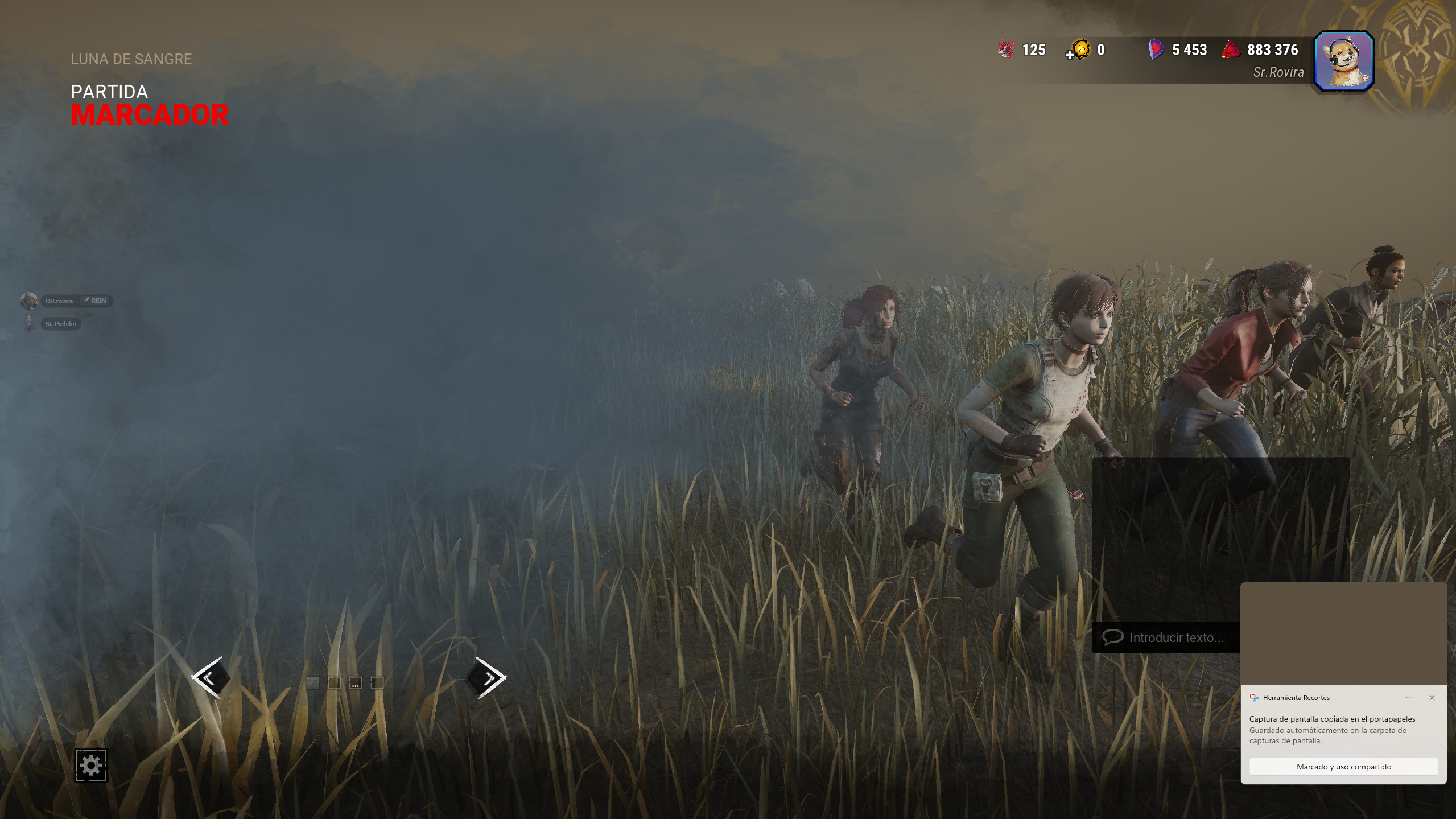Image resolution: width=1456 pixels, height=819 pixels.
Task: Open the screenshot thumbnail in the notification
Action: [x=1343, y=633]
